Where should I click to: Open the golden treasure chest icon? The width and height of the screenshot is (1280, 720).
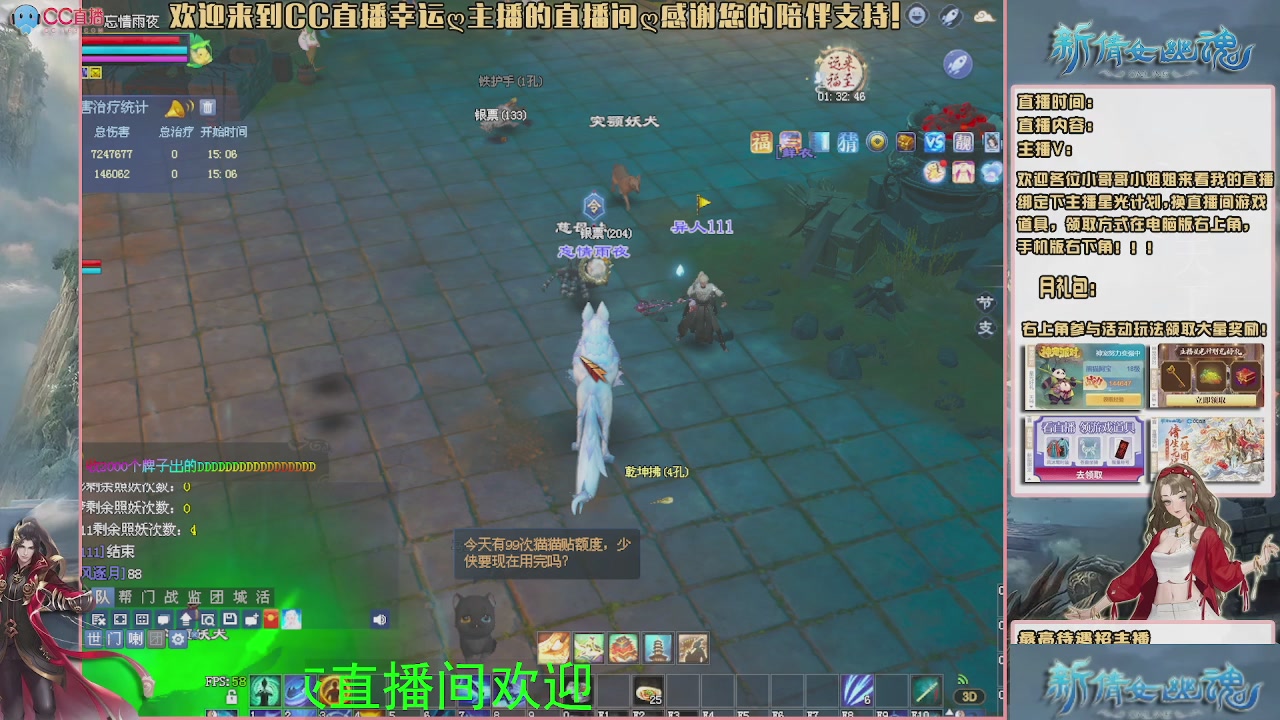pos(906,142)
